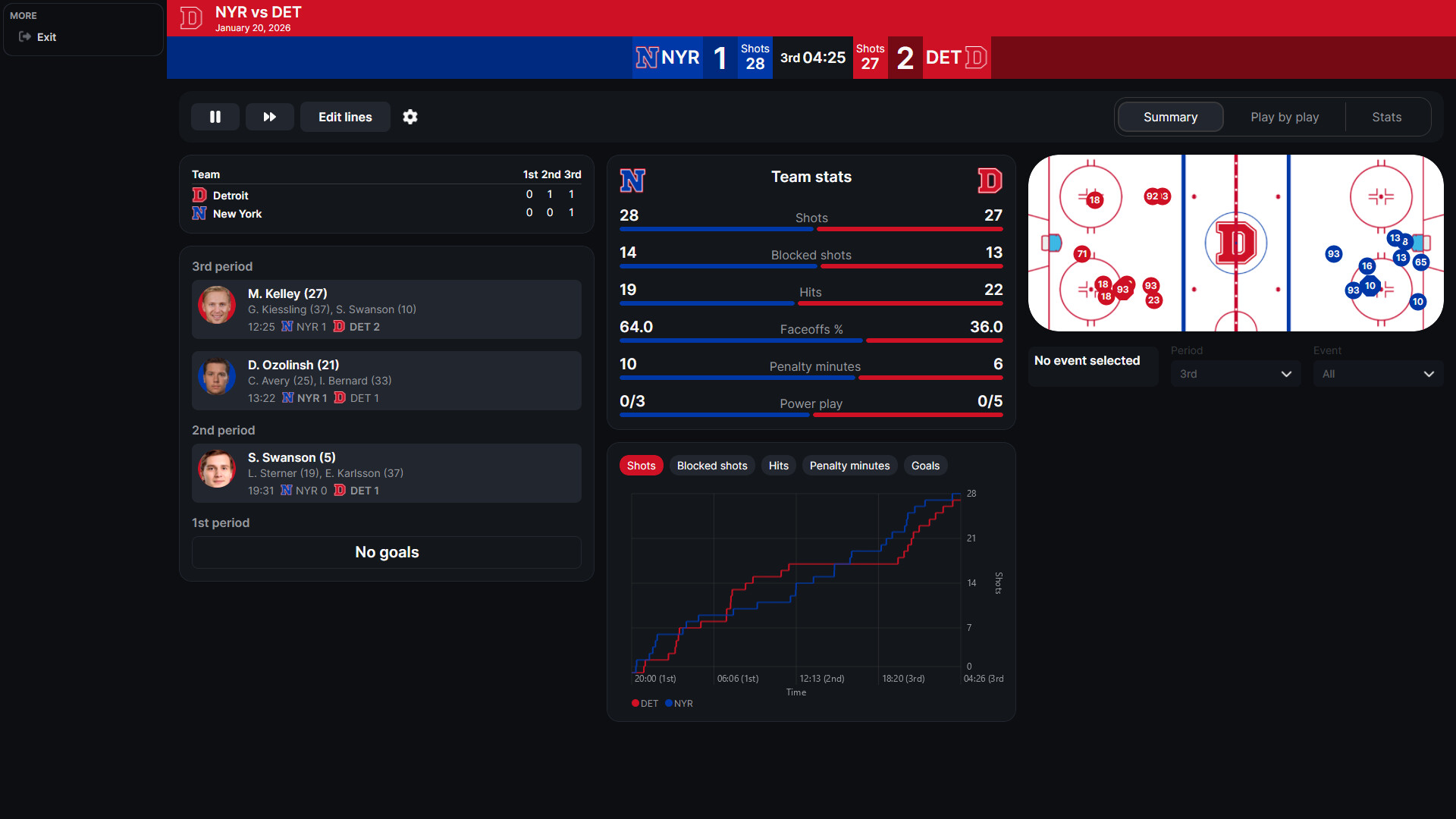Screen dimensions: 1456x819
Task: Exit the current game
Action: [47, 36]
